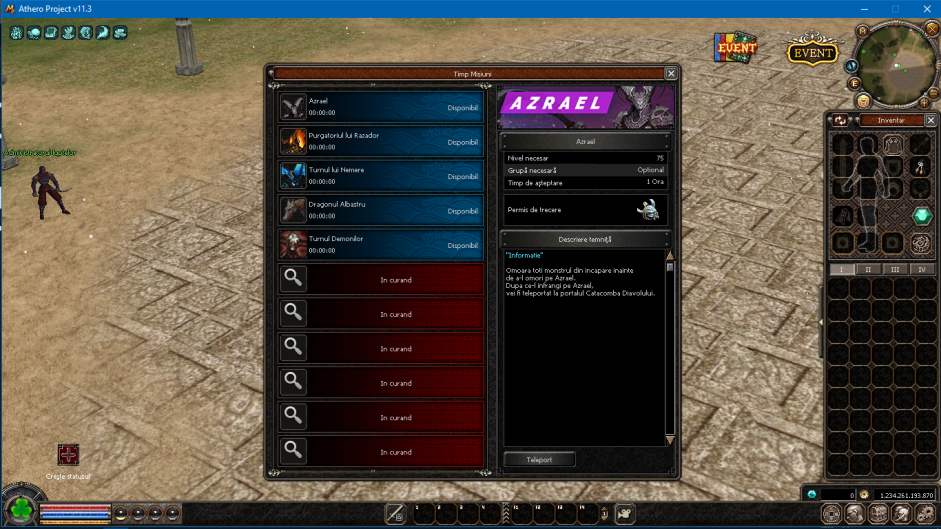Viewport: 941px width, 529px height.
Task: Switch to inventory page IV
Action: click(921, 269)
